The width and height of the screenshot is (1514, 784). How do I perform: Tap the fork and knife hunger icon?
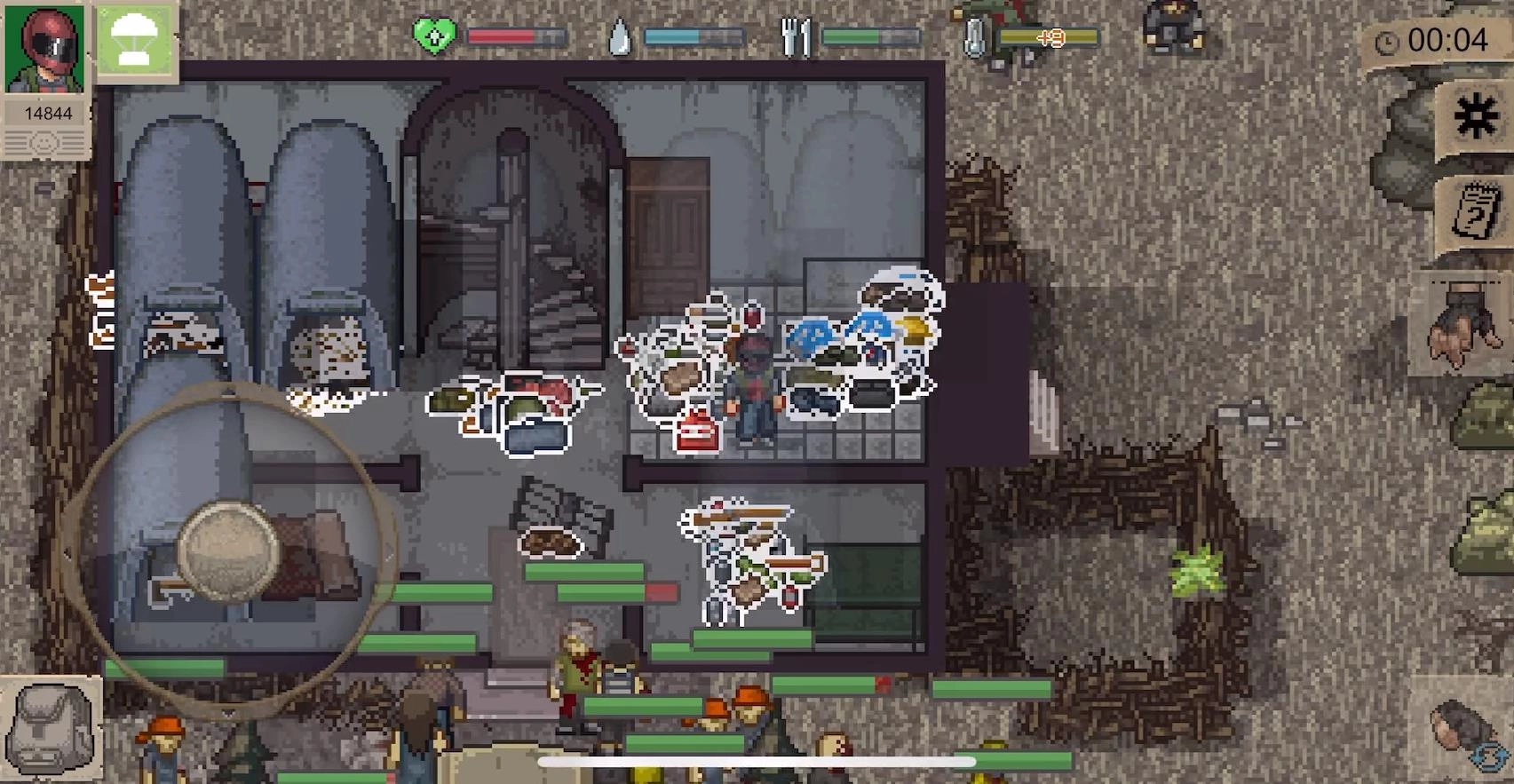(796, 36)
